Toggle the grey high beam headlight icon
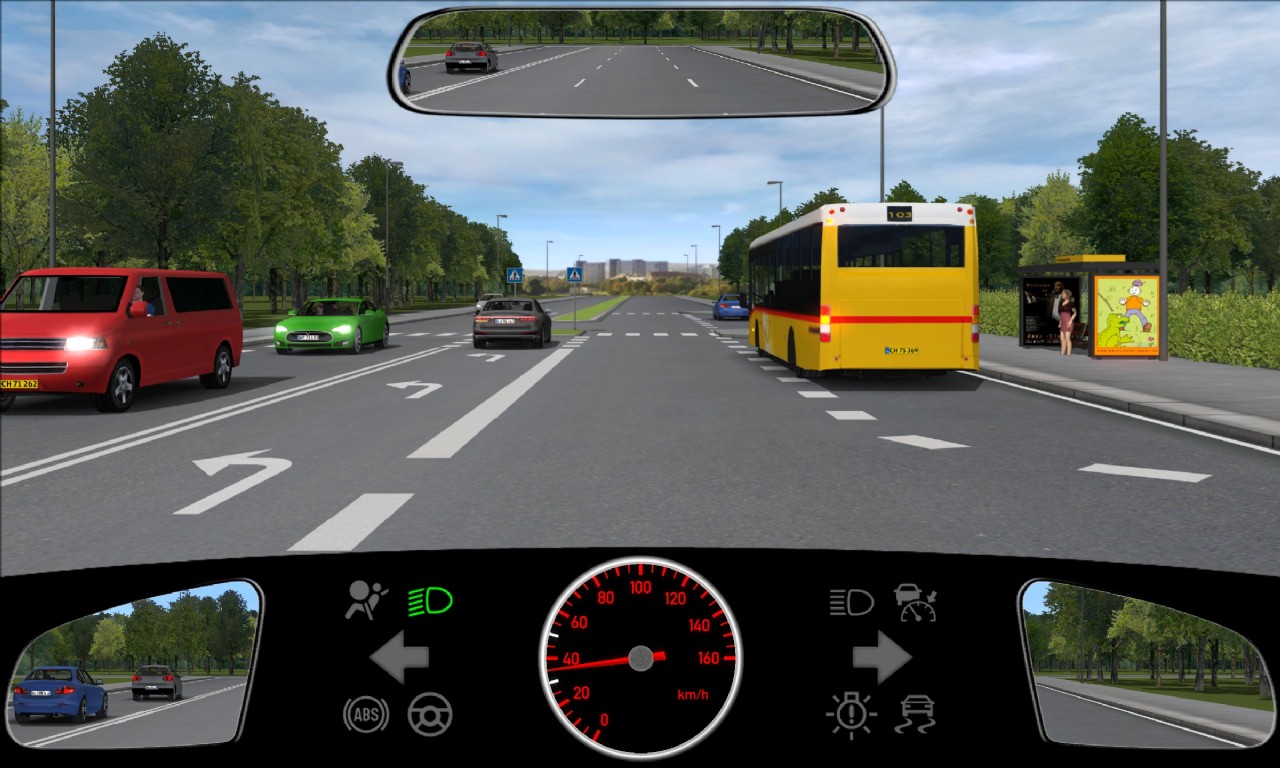Image resolution: width=1280 pixels, height=768 pixels. coord(851,602)
